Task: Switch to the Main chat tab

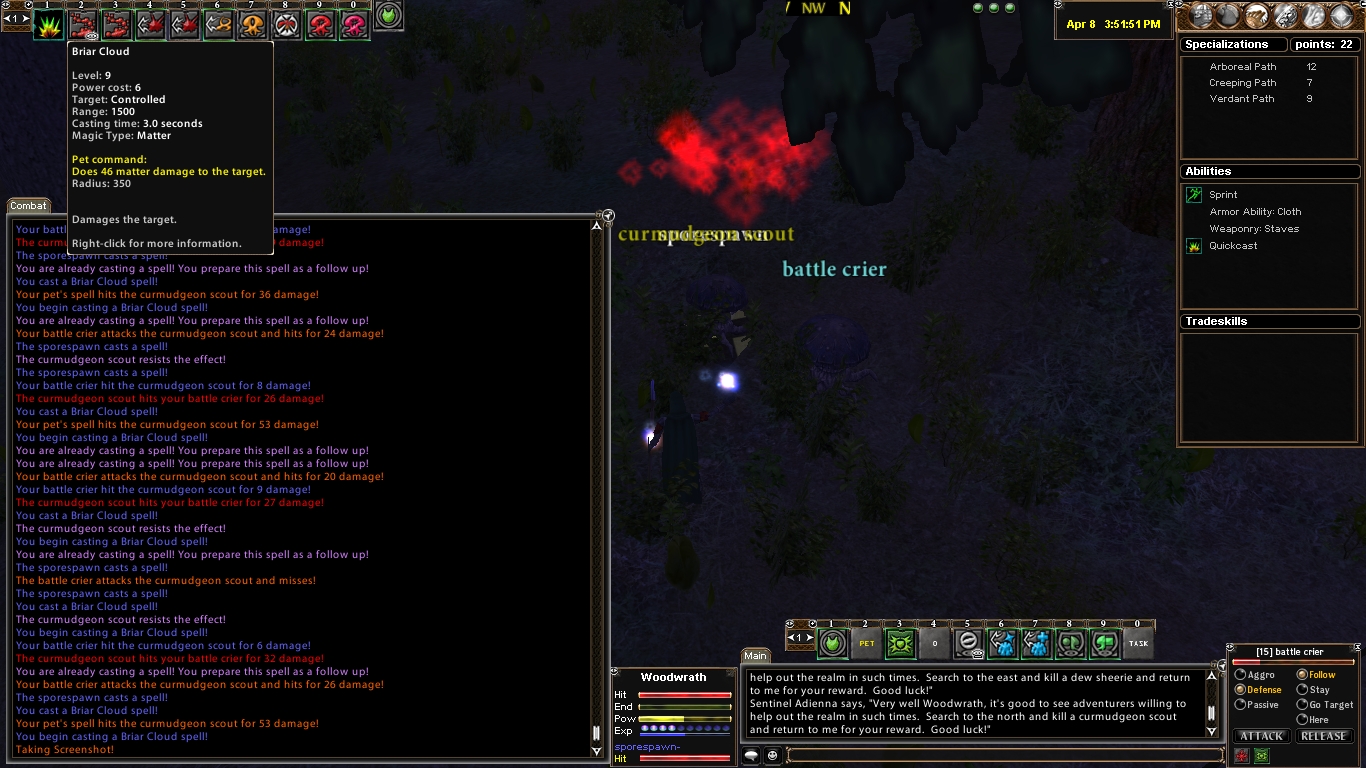Action: (755, 656)
